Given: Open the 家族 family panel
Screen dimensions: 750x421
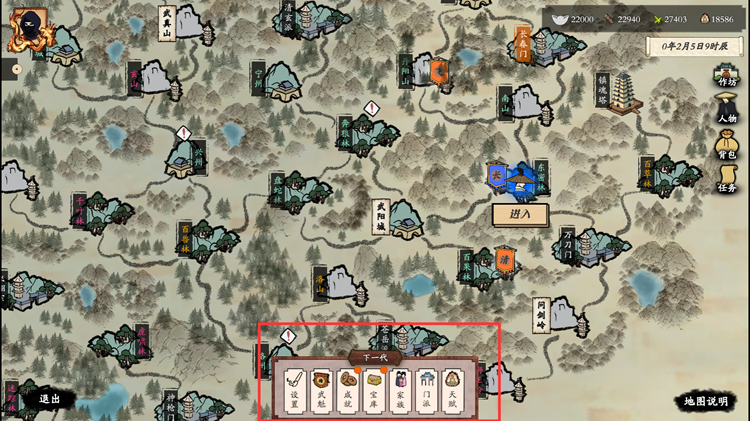Looking at the screenshot, I should click(400, 392).
